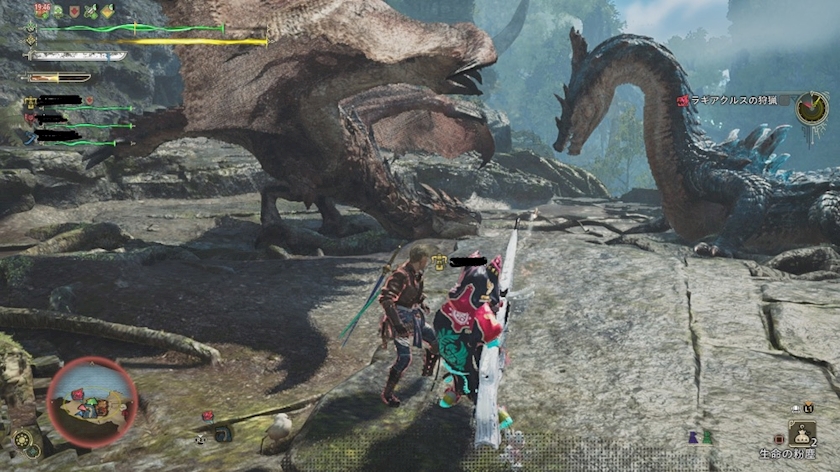Click the yellow diamond status buff icon

(108, 11)
